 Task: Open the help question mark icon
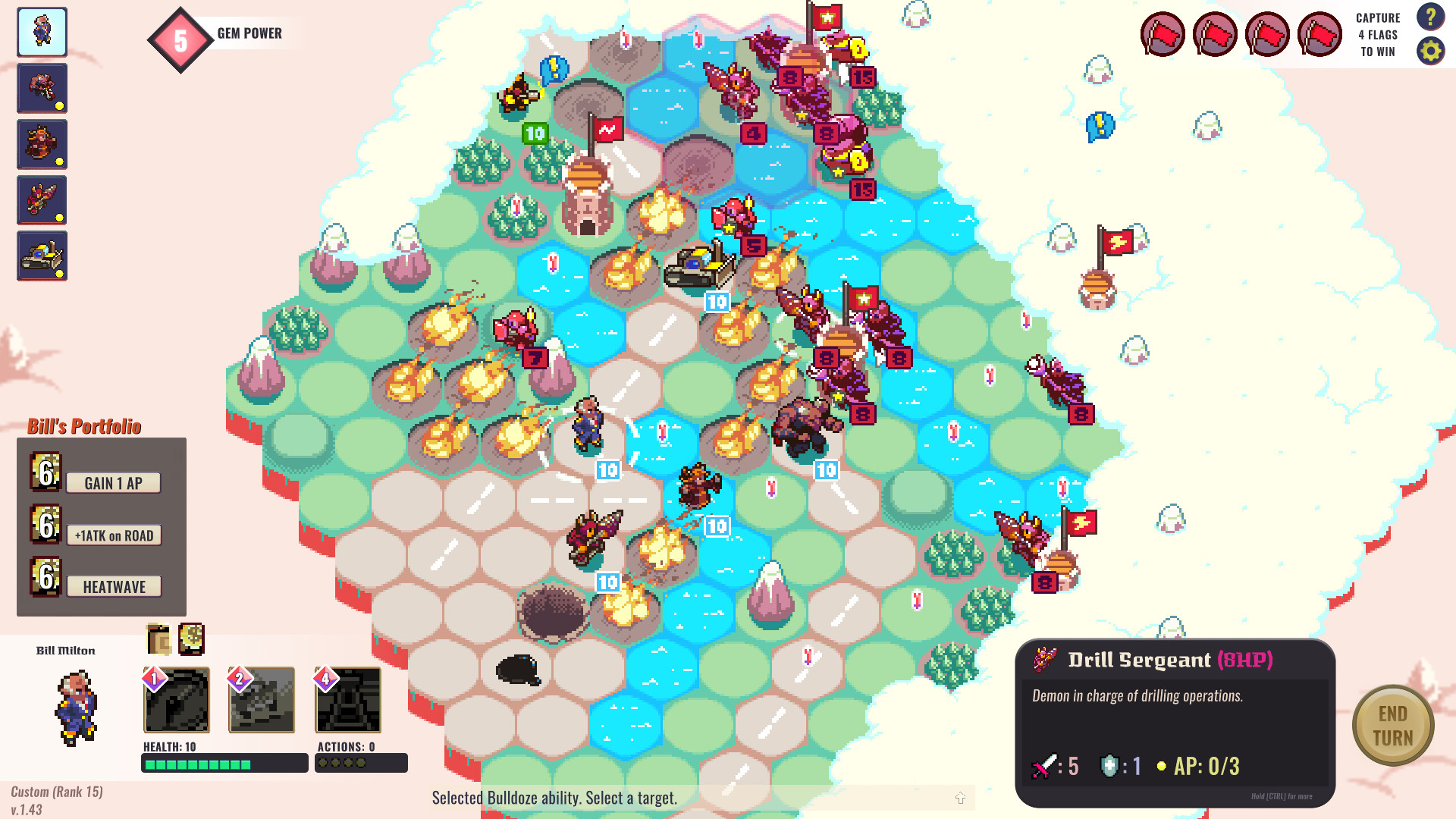[1431, 18]
